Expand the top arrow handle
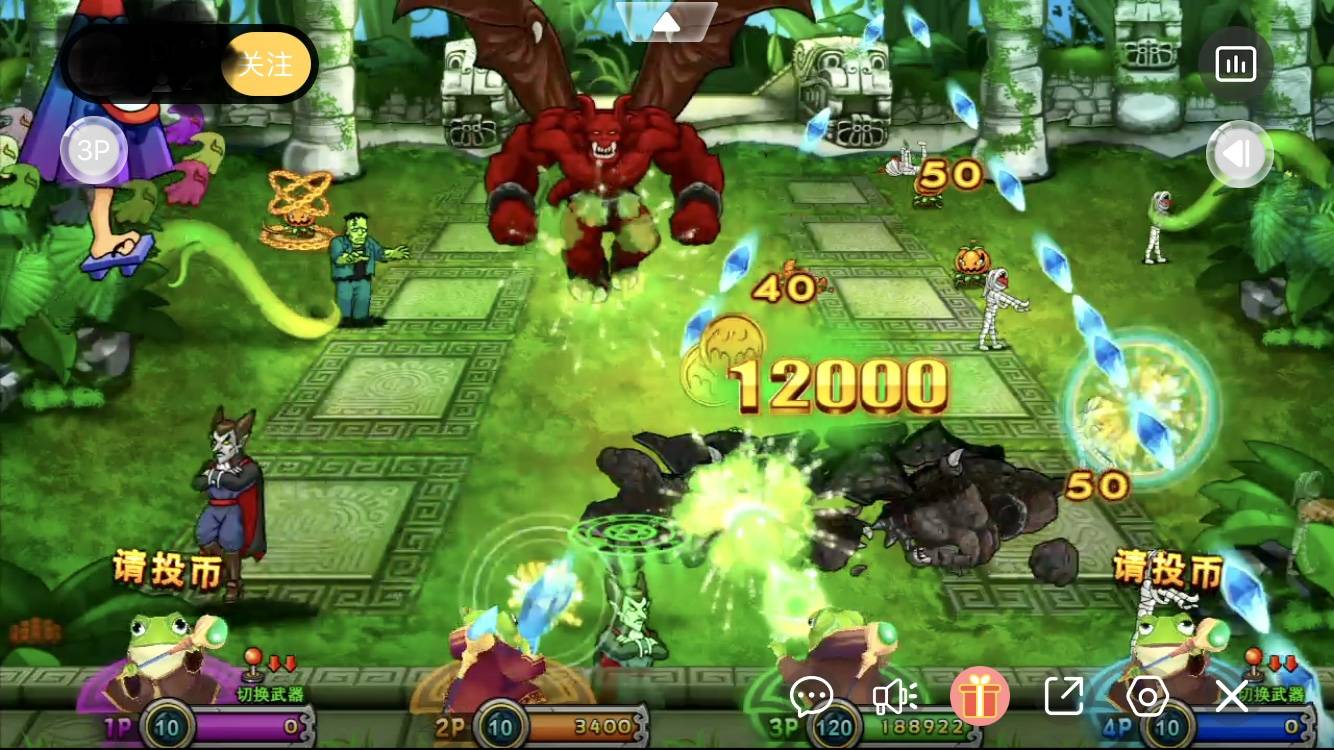 coord(666,21)
